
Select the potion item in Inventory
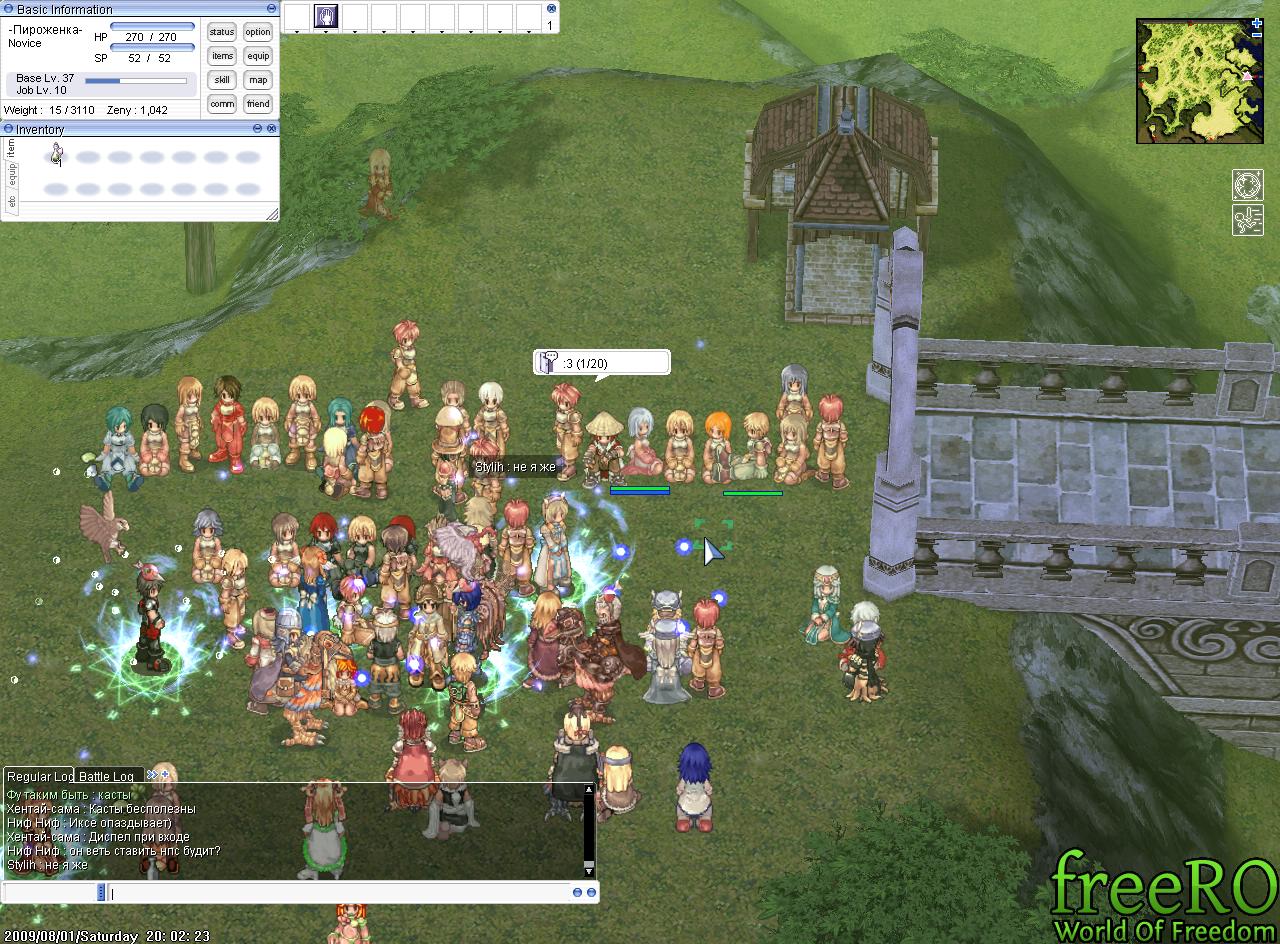pos(57,154)
